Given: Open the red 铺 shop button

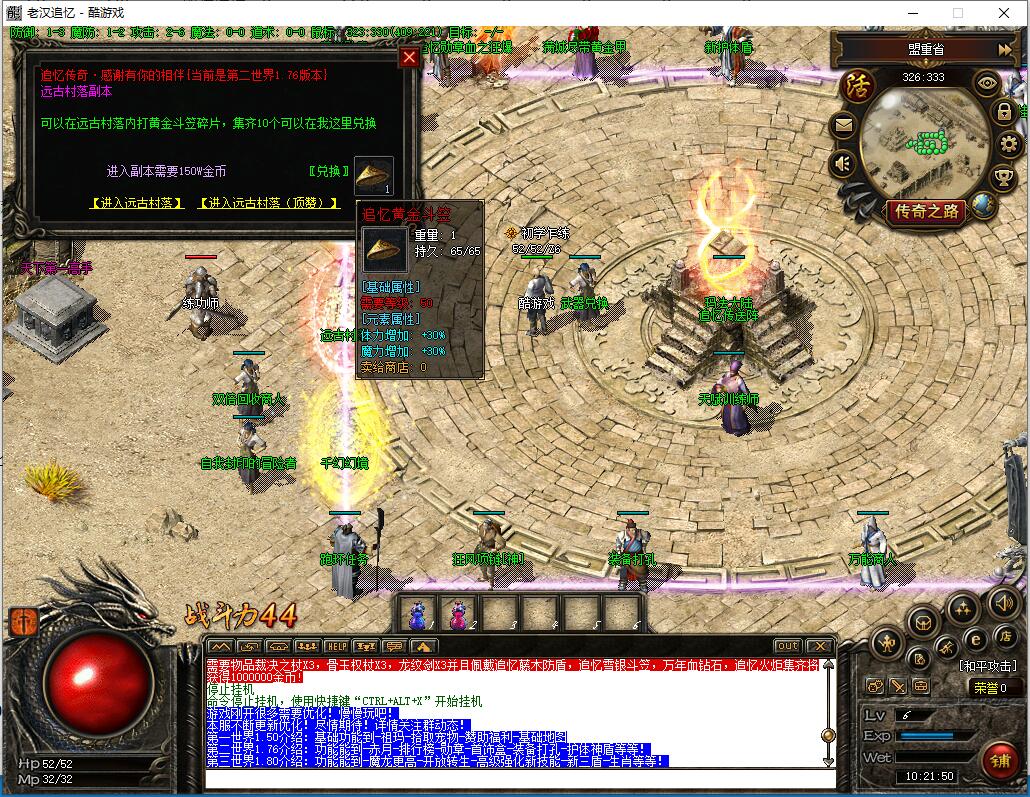Looking at the screenshot, I should (x=999, y=759).
